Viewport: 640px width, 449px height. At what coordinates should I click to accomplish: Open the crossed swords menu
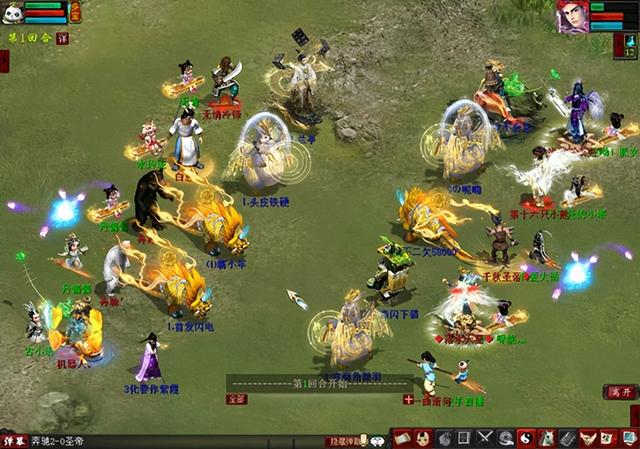pyautogui.click(x=485, y=438)
